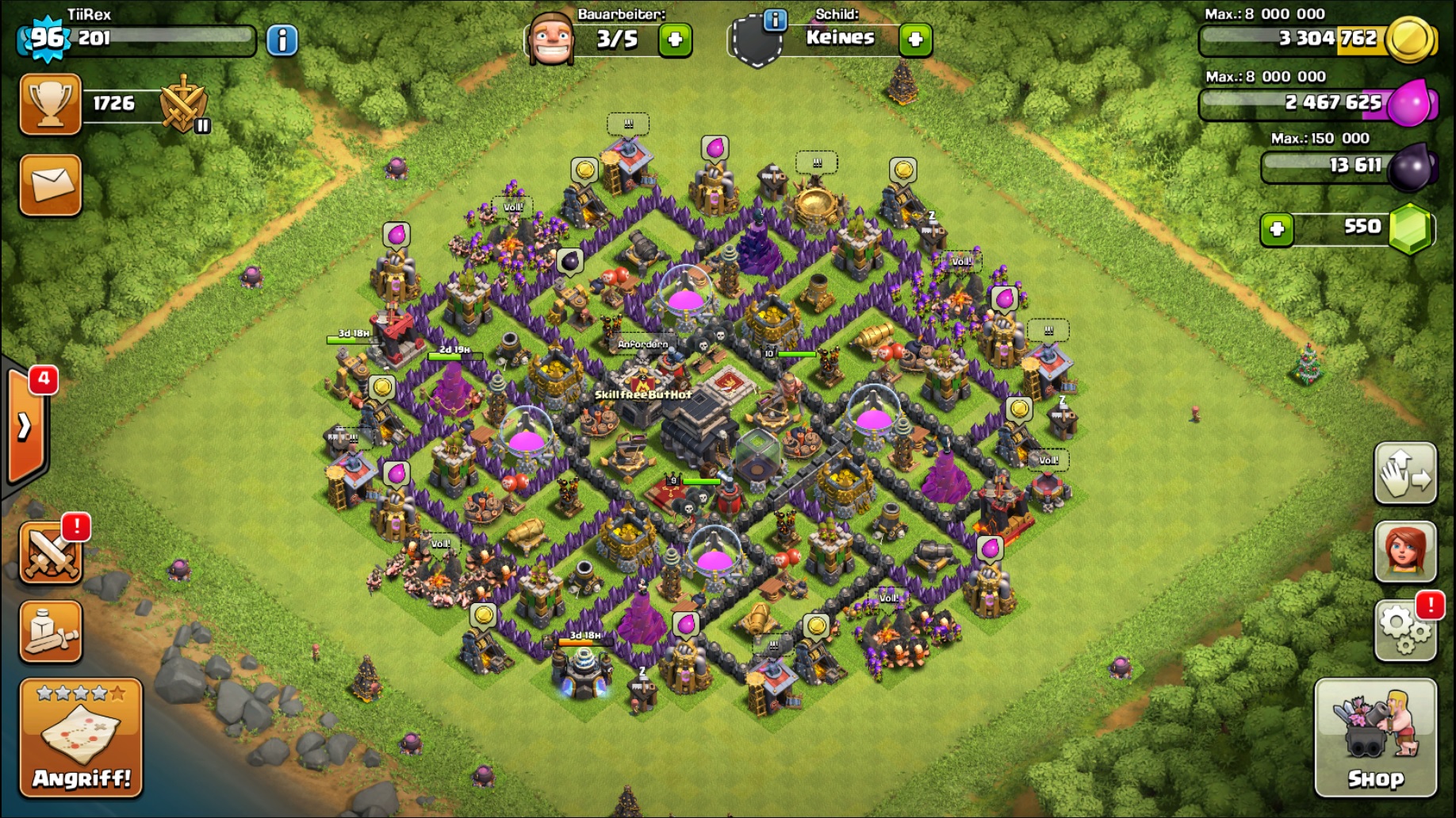
Task: Start an attack with Angriff! button
Action: click(81, 738)
